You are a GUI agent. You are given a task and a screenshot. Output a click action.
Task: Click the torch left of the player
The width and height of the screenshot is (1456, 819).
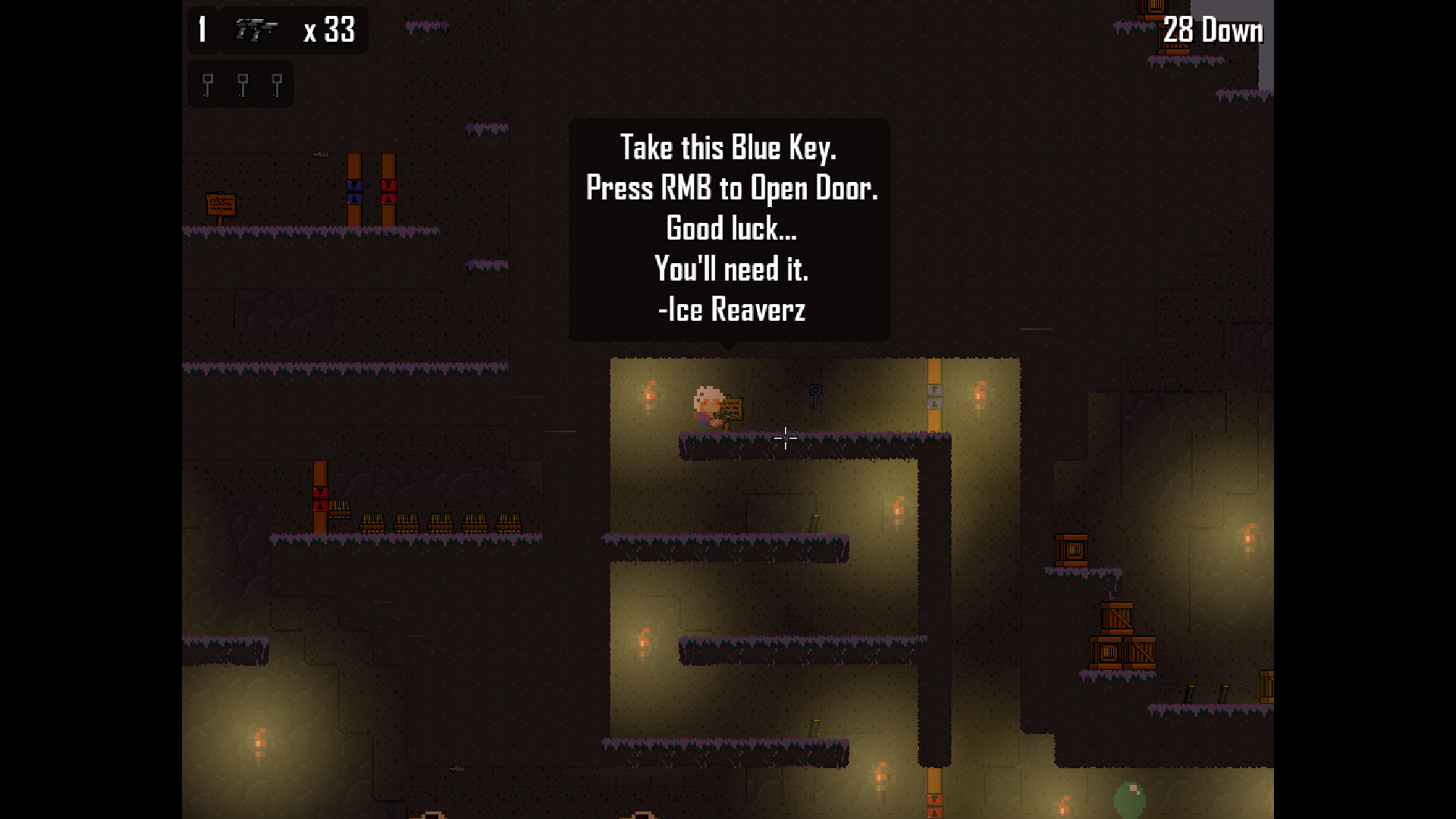650,391
